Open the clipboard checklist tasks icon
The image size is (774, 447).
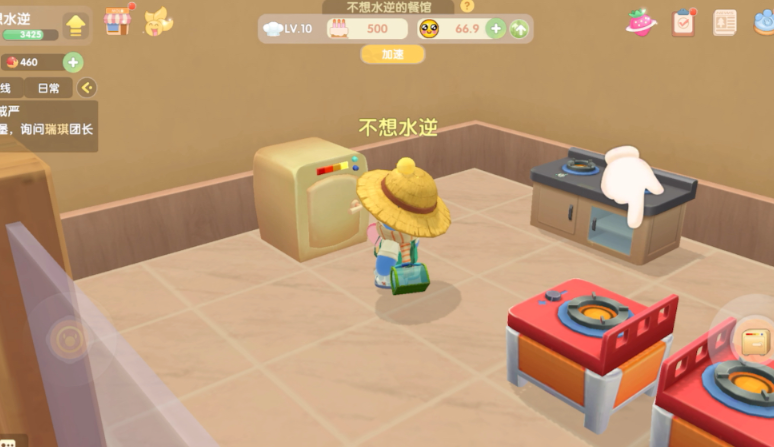coord(684,22)
